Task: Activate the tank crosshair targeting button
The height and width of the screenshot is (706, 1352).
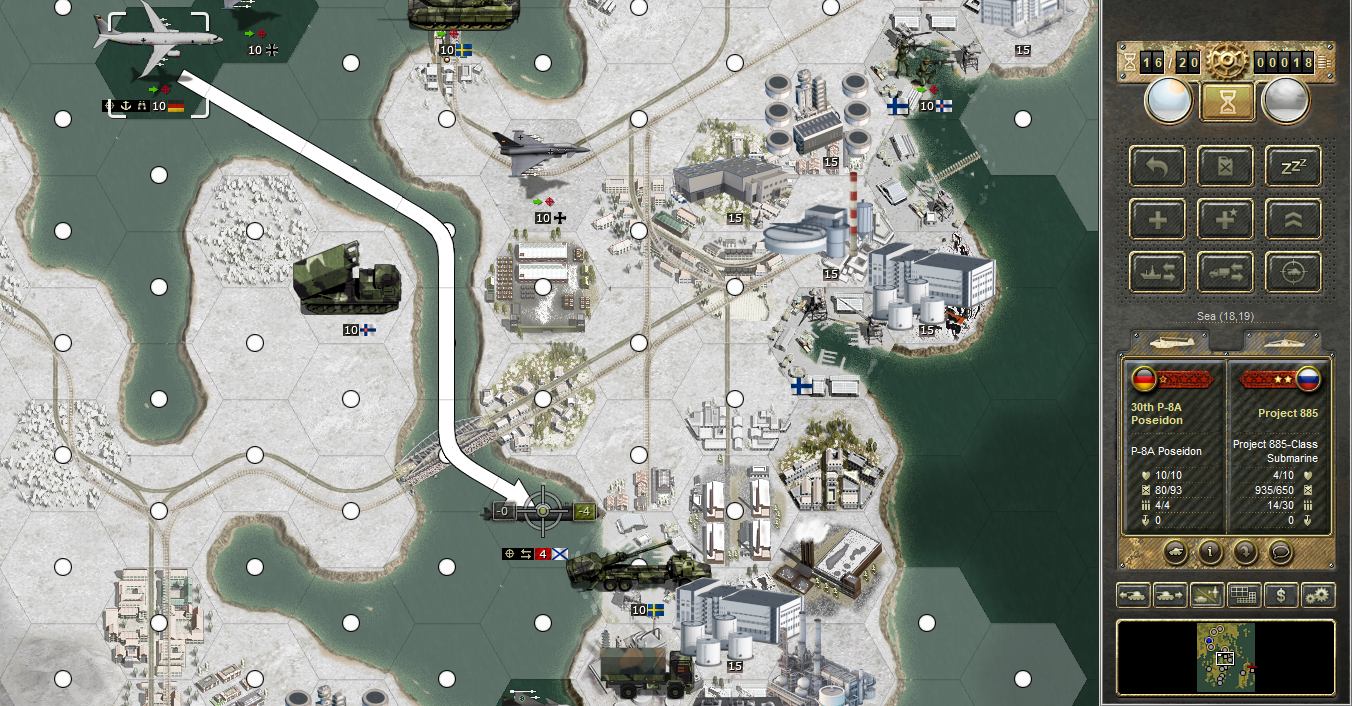Action: 1293,272
